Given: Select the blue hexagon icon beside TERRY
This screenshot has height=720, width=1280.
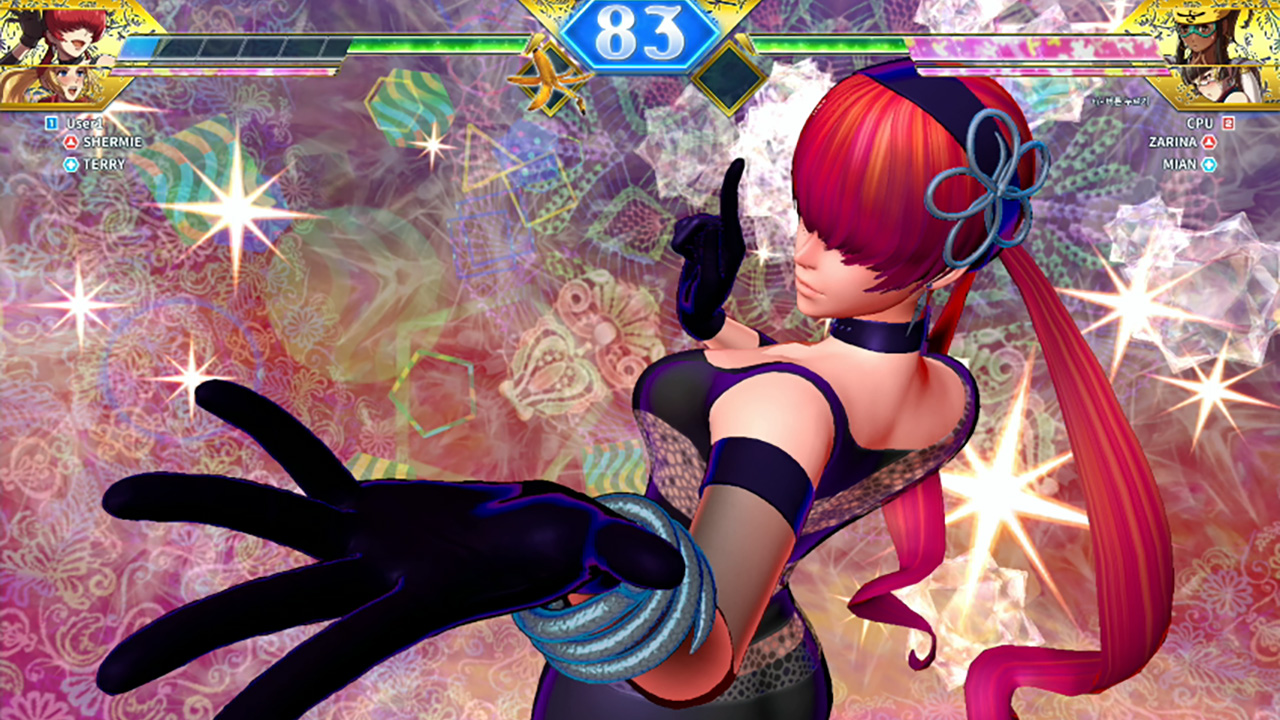Looking at the screenshot, I should click(70, 163).
